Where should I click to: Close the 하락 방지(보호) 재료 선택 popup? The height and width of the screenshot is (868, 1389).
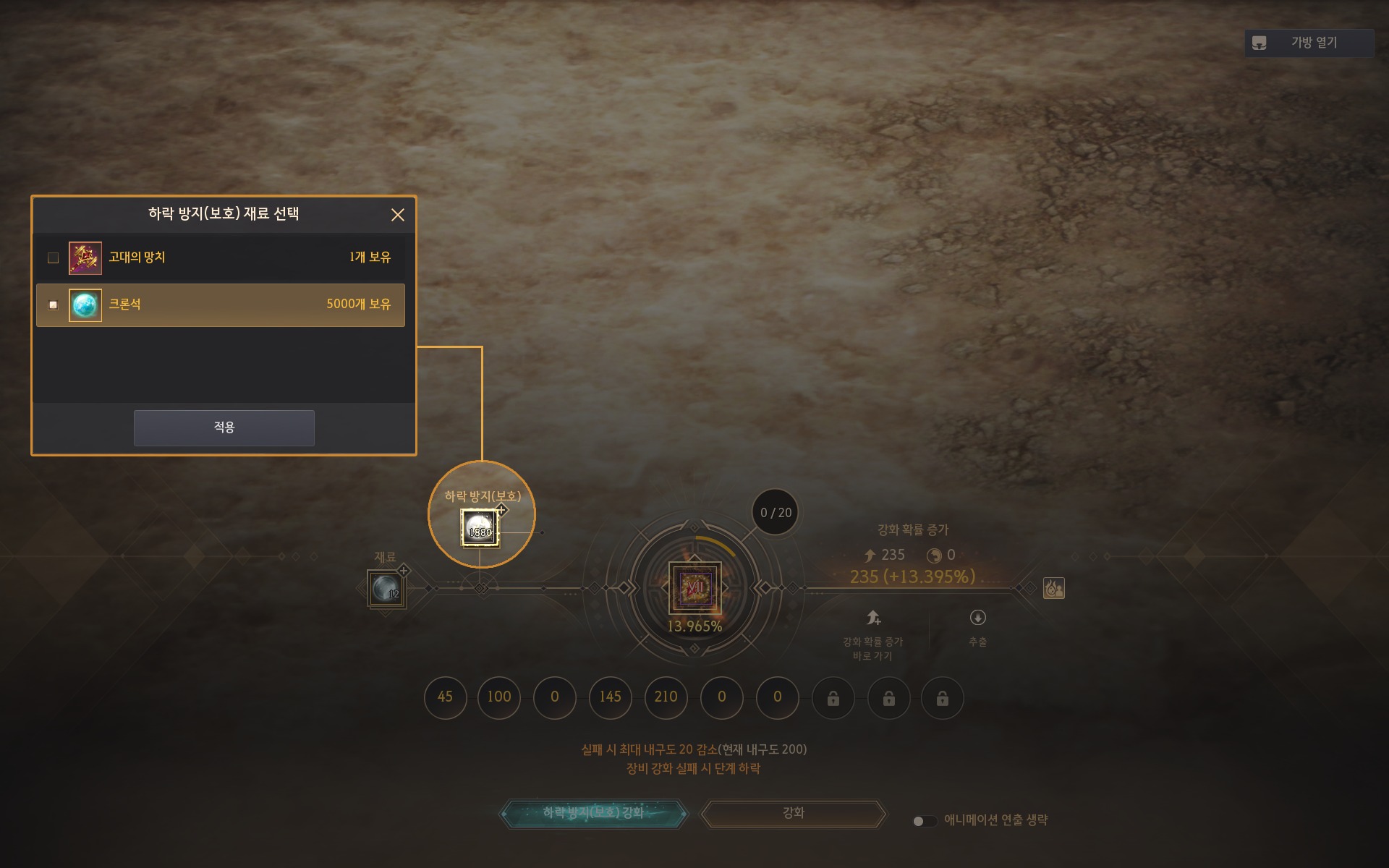(397, 215)
